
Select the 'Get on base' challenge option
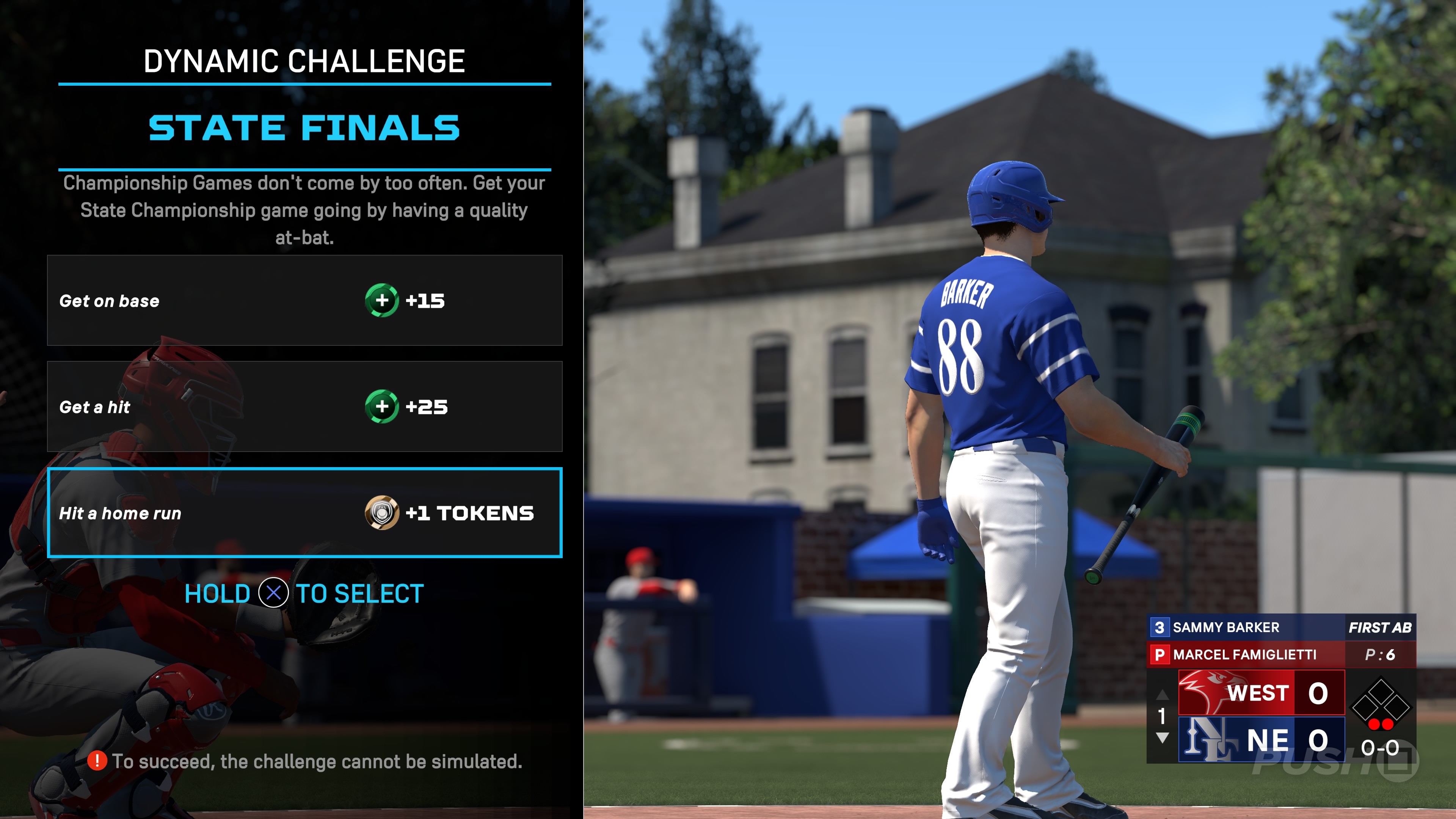[x=304, y=300]
